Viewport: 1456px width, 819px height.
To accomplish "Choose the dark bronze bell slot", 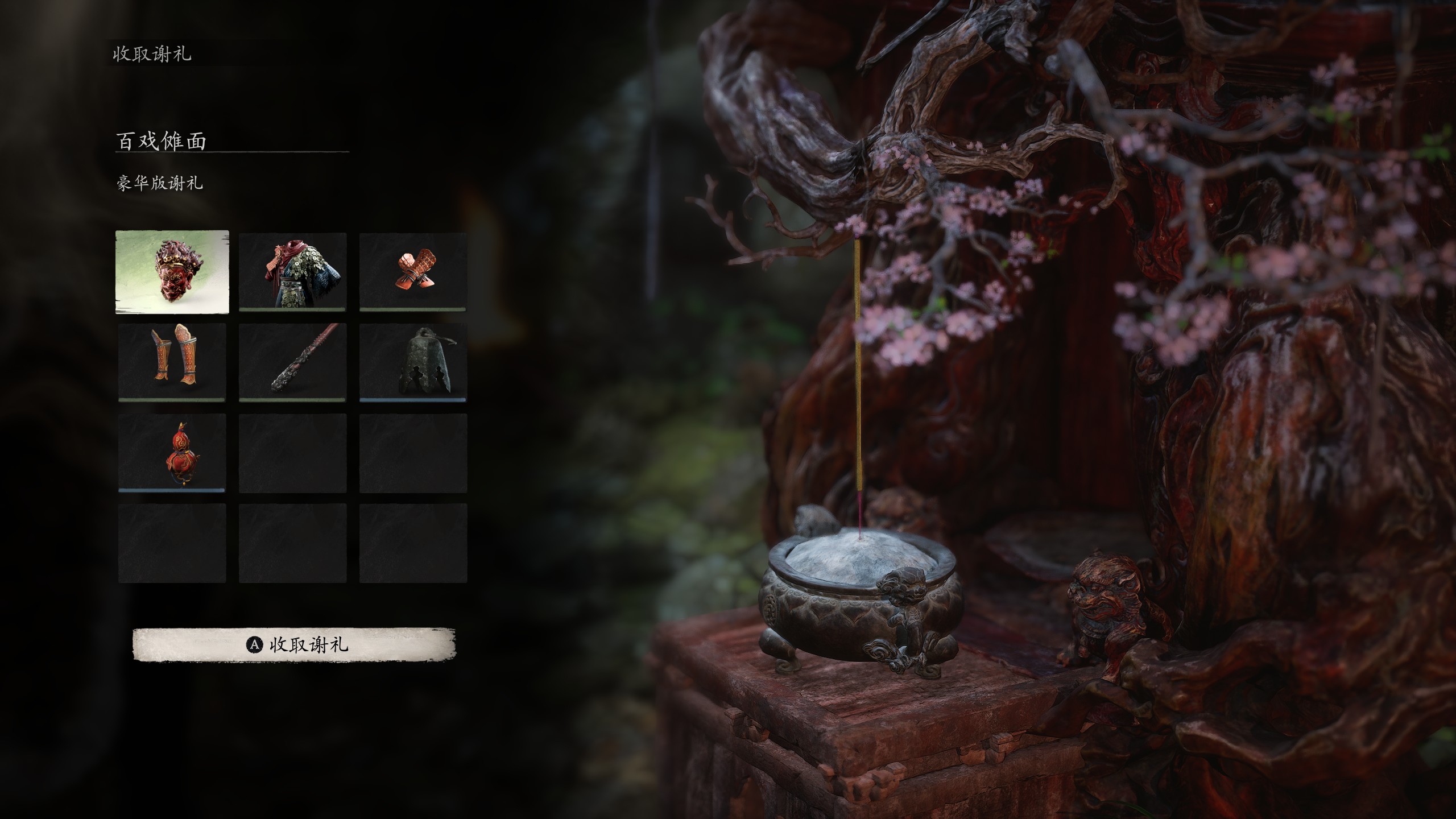I will [x=413, y=362].
